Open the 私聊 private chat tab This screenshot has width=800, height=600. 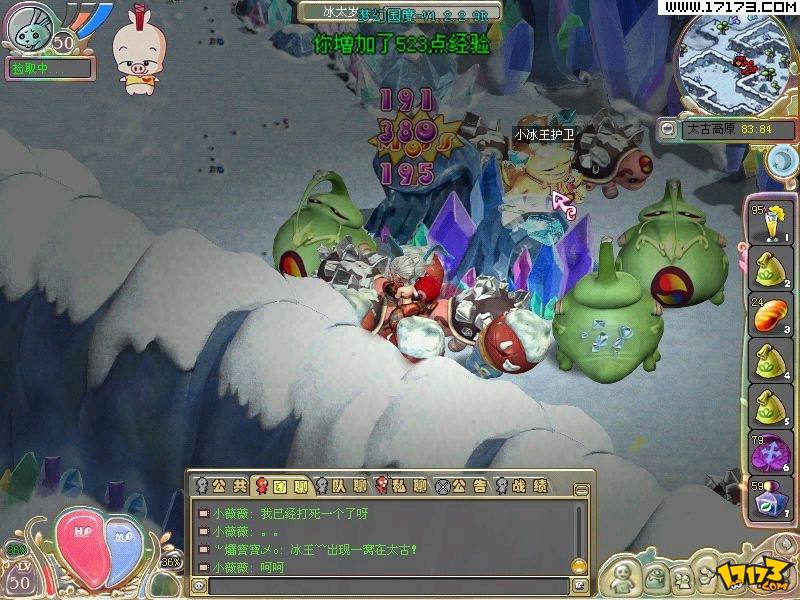(404, 486)
